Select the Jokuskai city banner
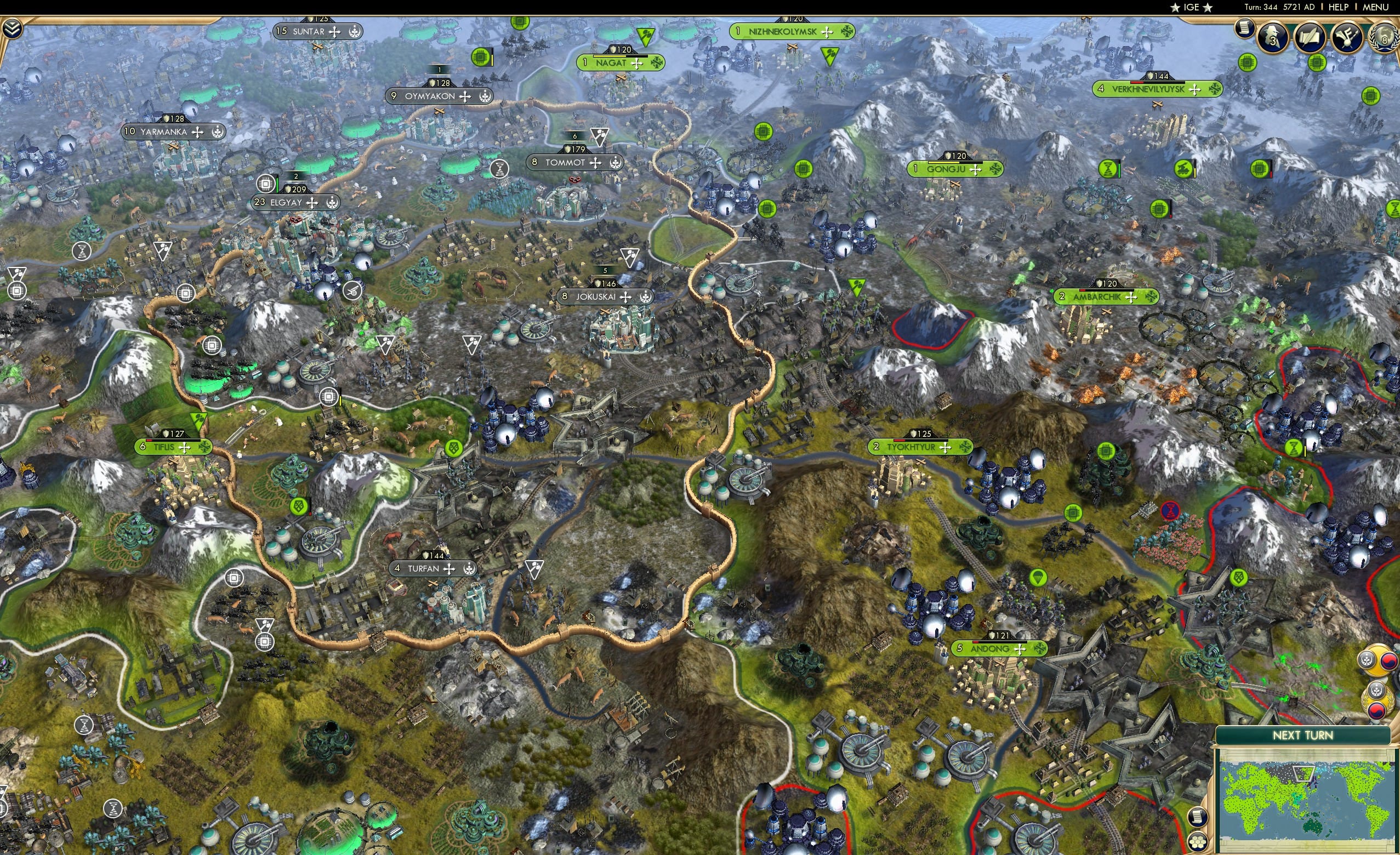This screenshot has width=1400, height=855. 605,296
